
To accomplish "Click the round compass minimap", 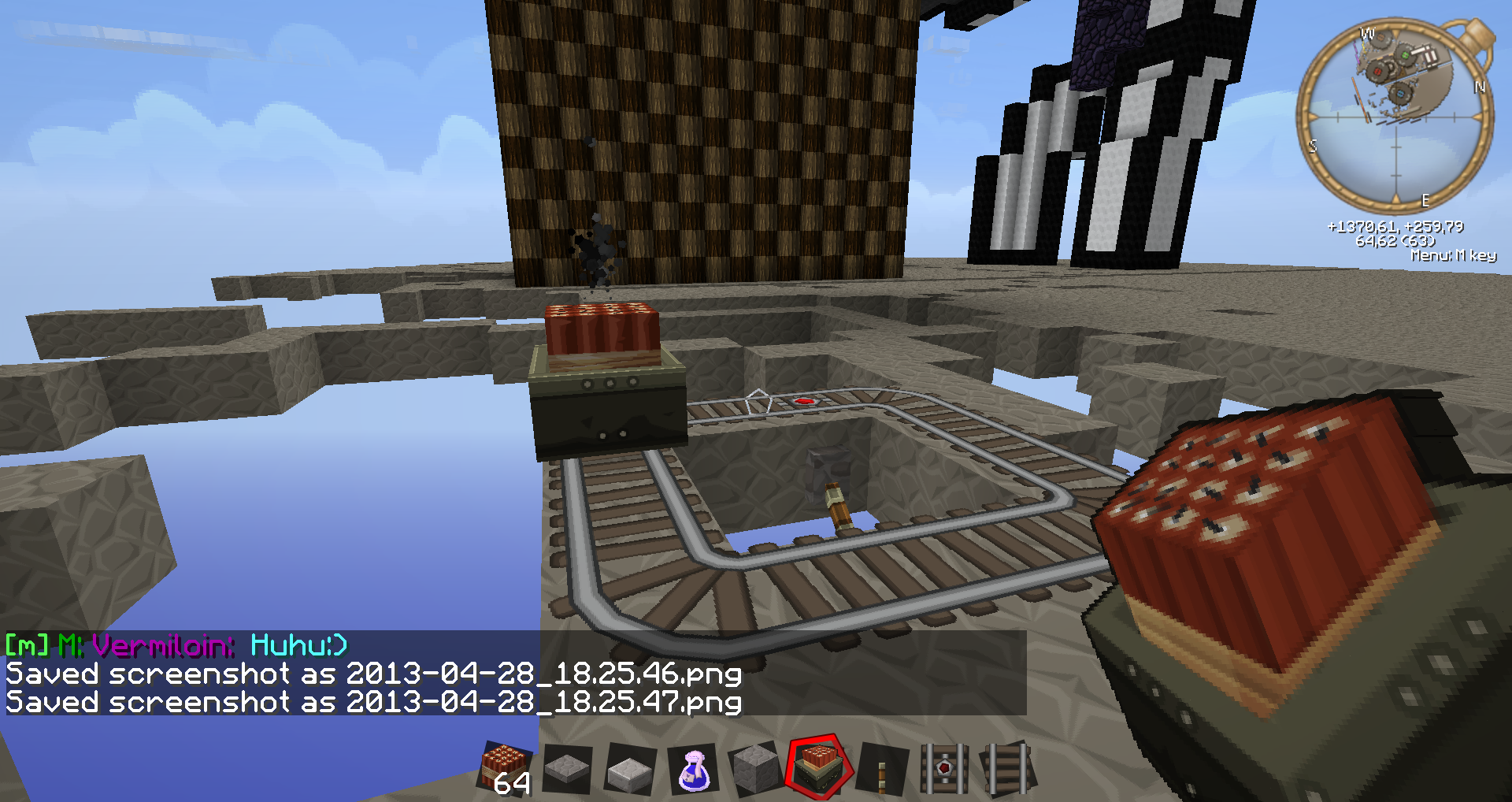I will [x=1395, y=118].
